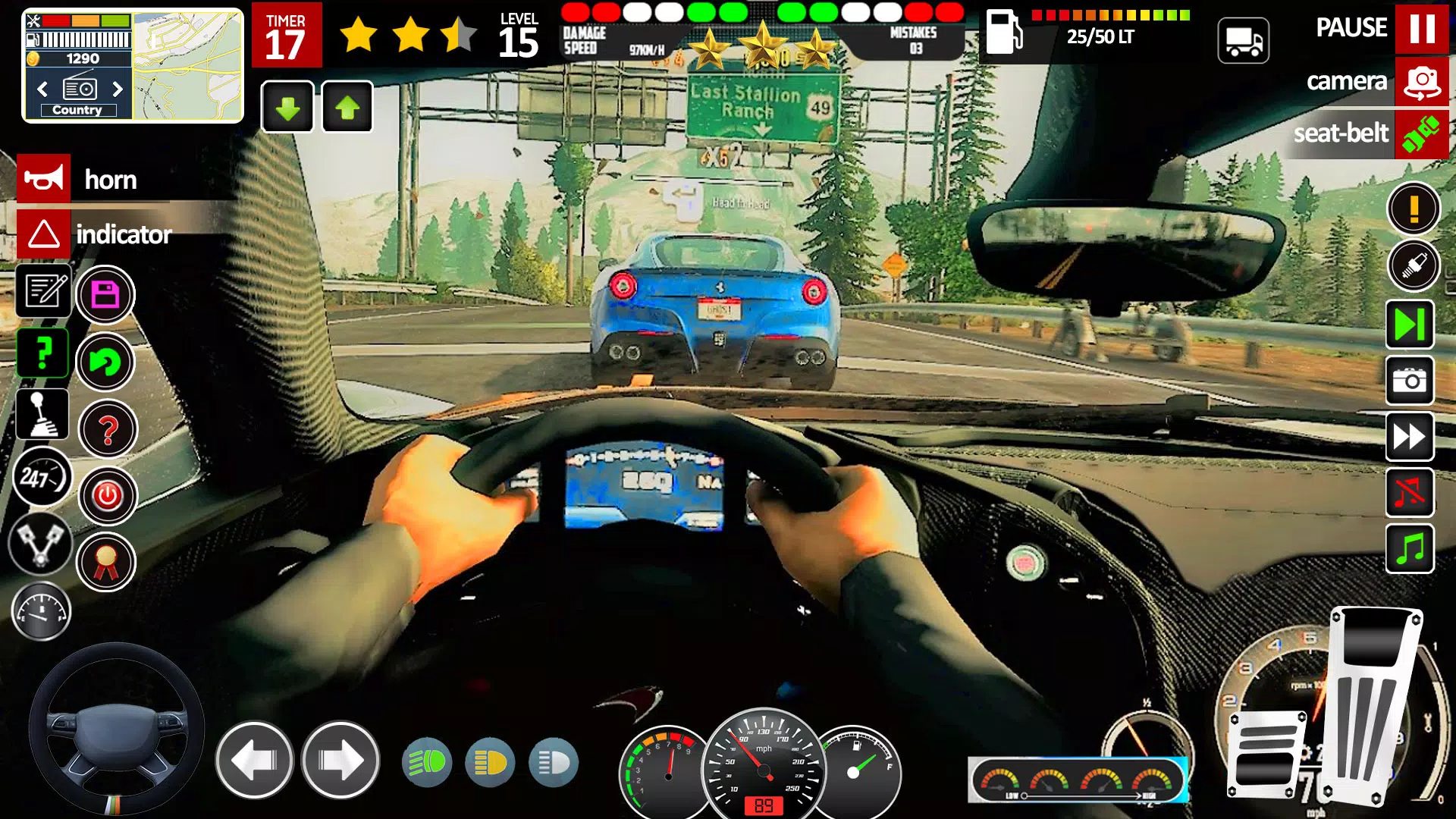The height and width of the screenshot is (819, 1456).
Task: Tap the steering wheel control
Action: coord(116,730)
